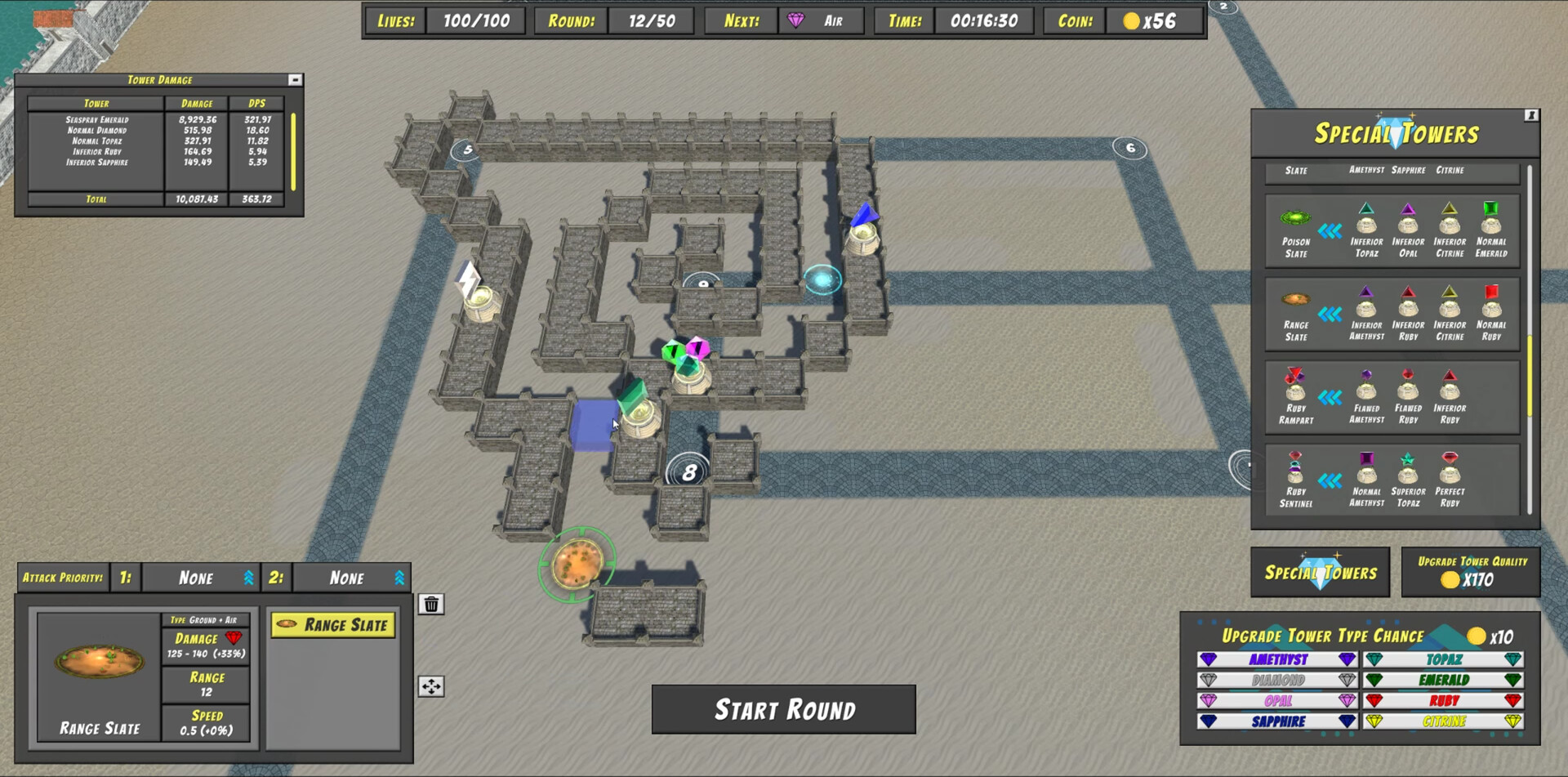Minimize the Tower Damage panel
Image resolution: width=1568 pixels, height=777 pixels.
click(x=295, y=80)
